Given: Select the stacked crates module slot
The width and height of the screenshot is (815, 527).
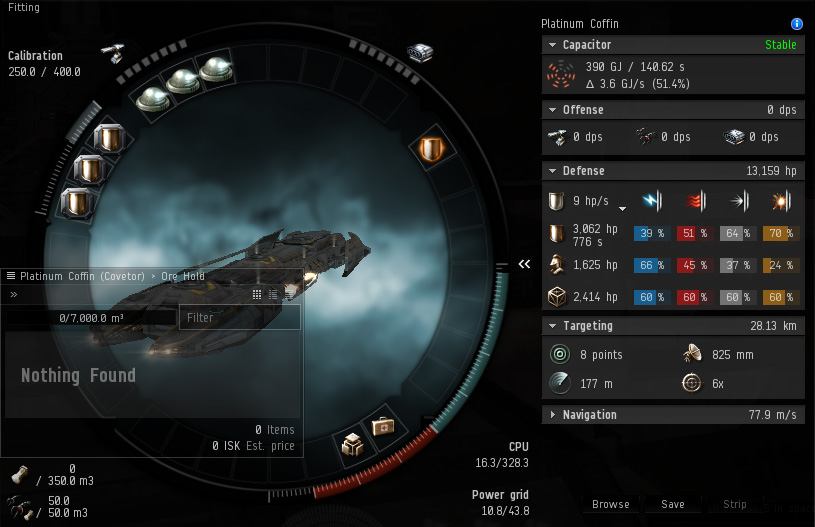Looking at the screenshot, I should point(351,443).
